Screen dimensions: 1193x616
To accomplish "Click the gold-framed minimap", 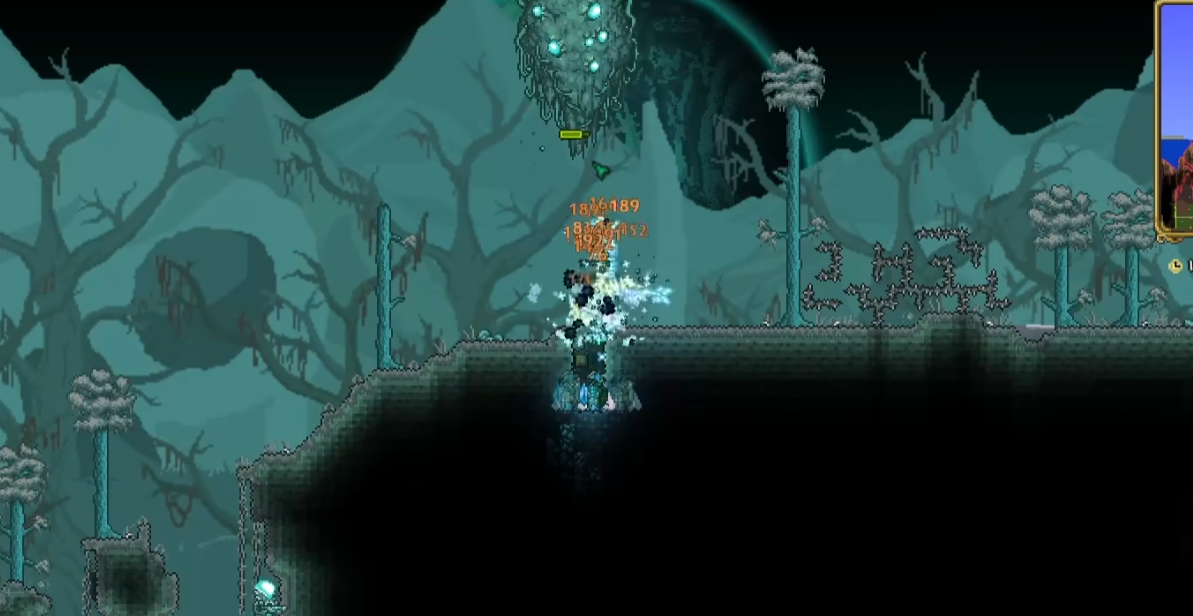I will (1176, 120).
